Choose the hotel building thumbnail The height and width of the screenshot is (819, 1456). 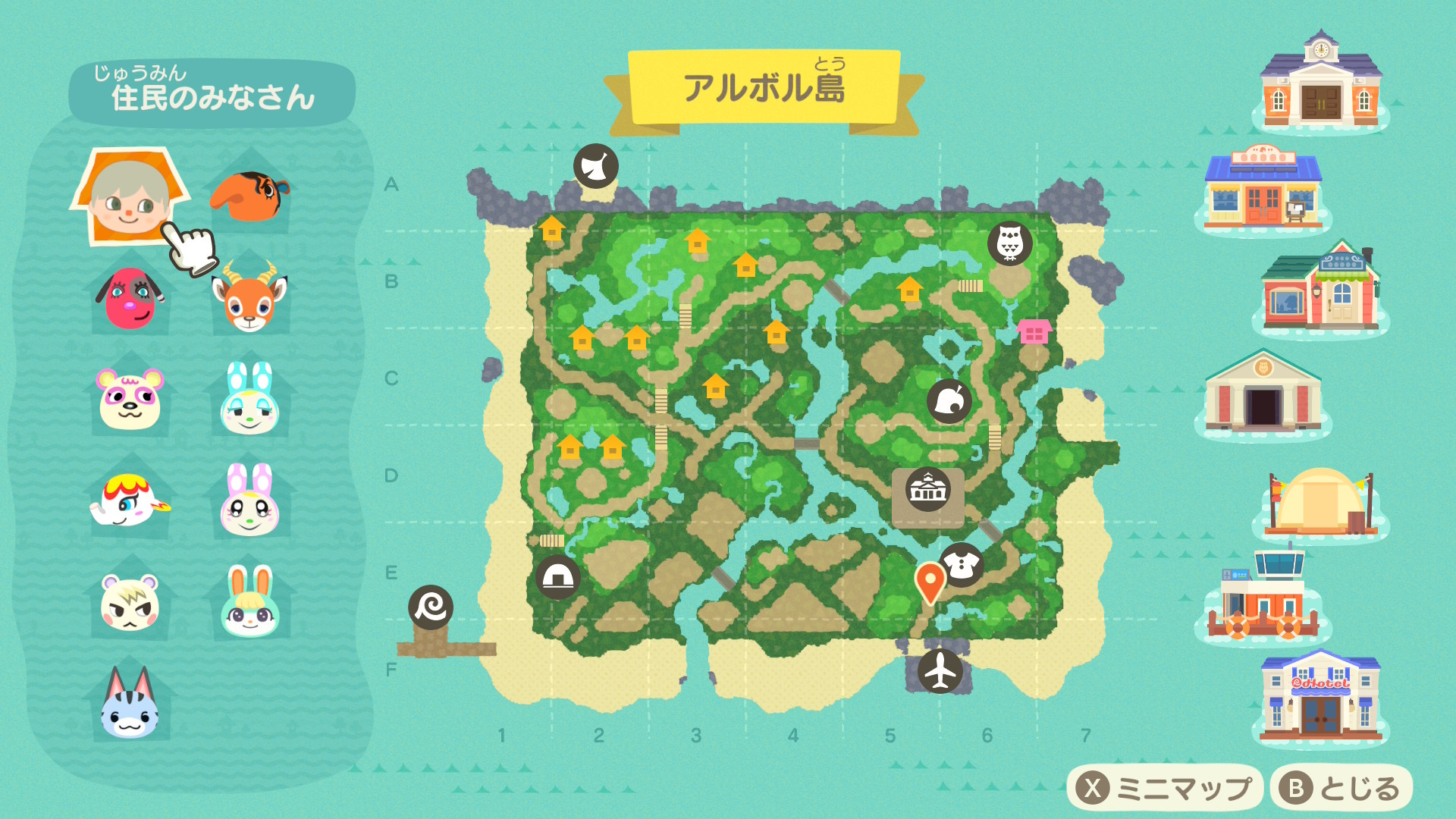tap(1320, 696)
